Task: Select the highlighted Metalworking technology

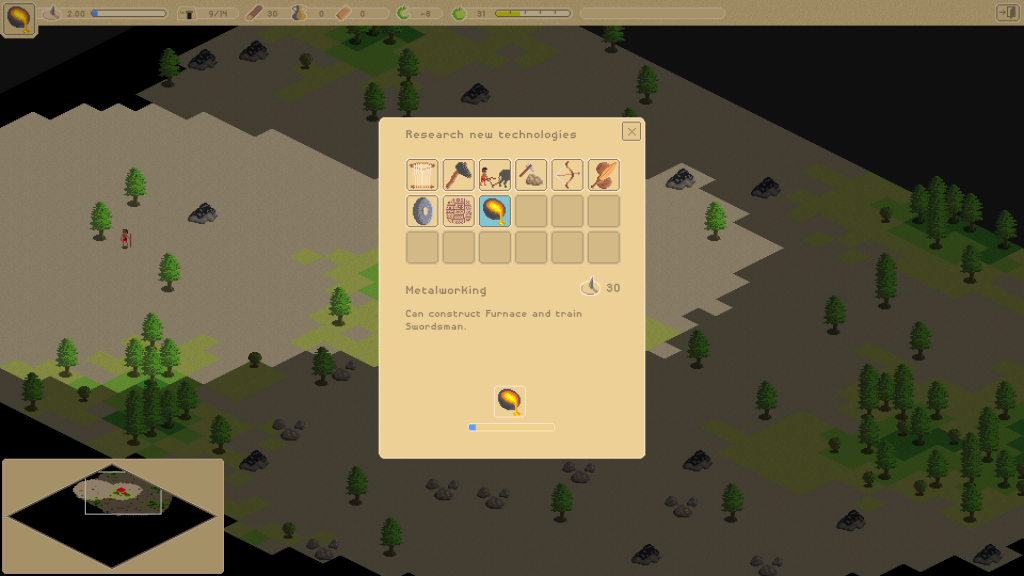Action: [x=495, y=211]
